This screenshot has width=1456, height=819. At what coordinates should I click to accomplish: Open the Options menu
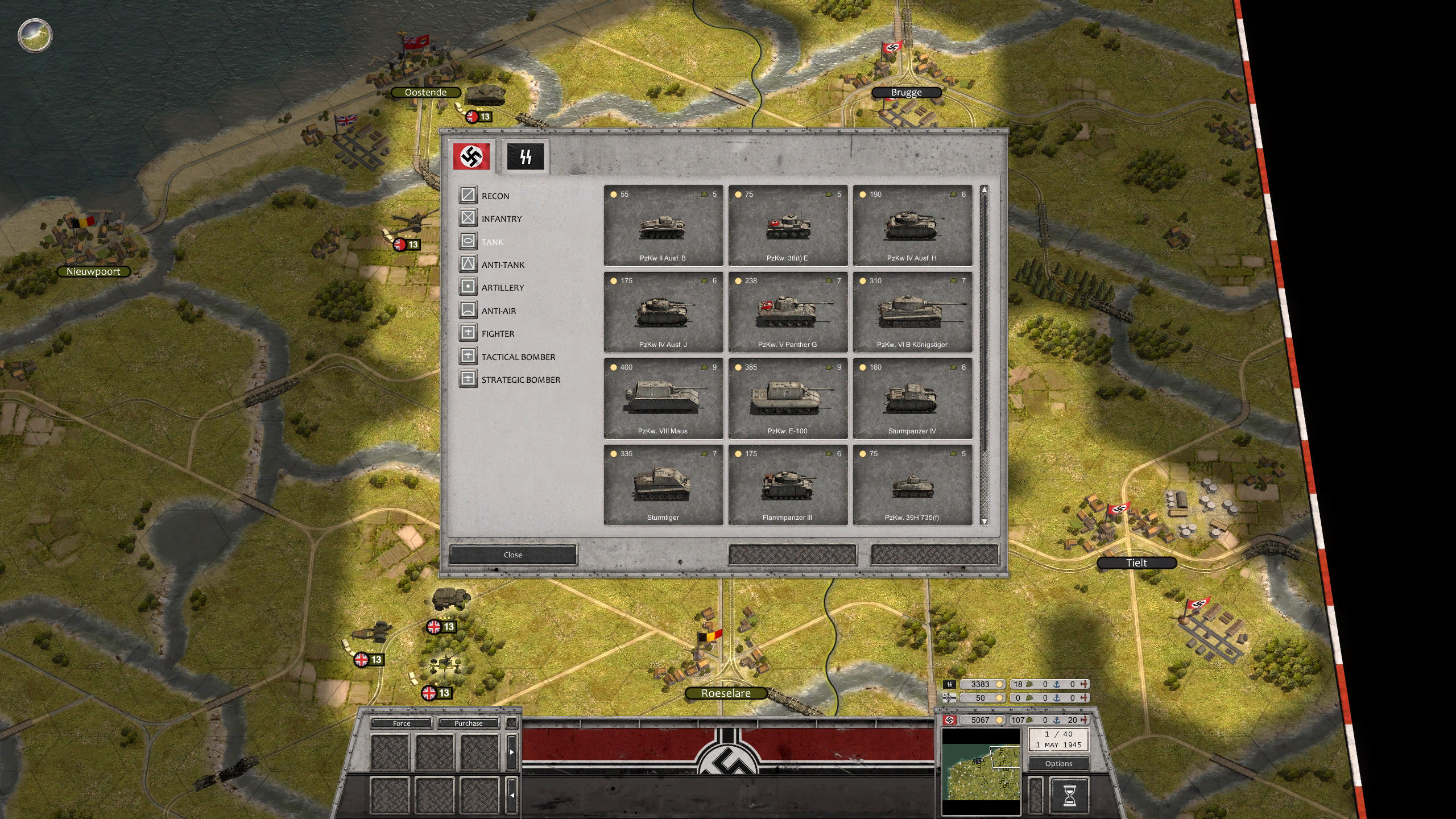tap(1059, 763)
